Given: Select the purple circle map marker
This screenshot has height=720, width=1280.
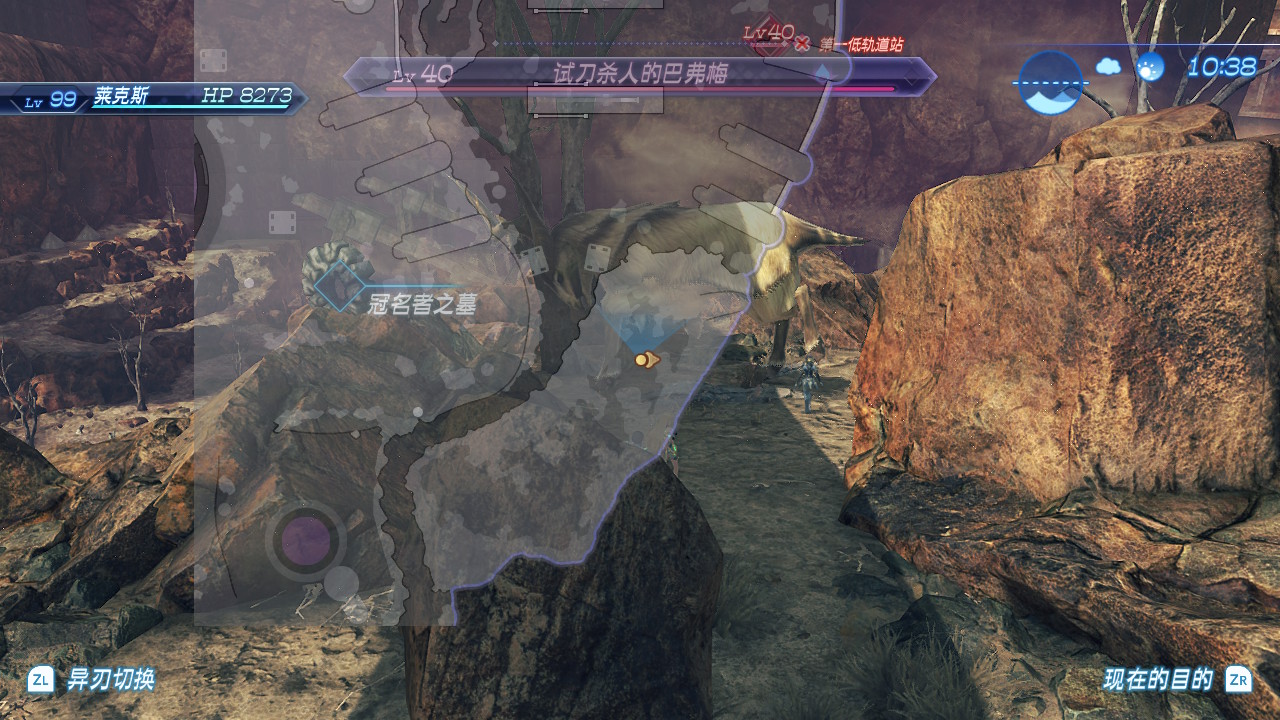Looking at the screenshot, I should pos(305,541).
